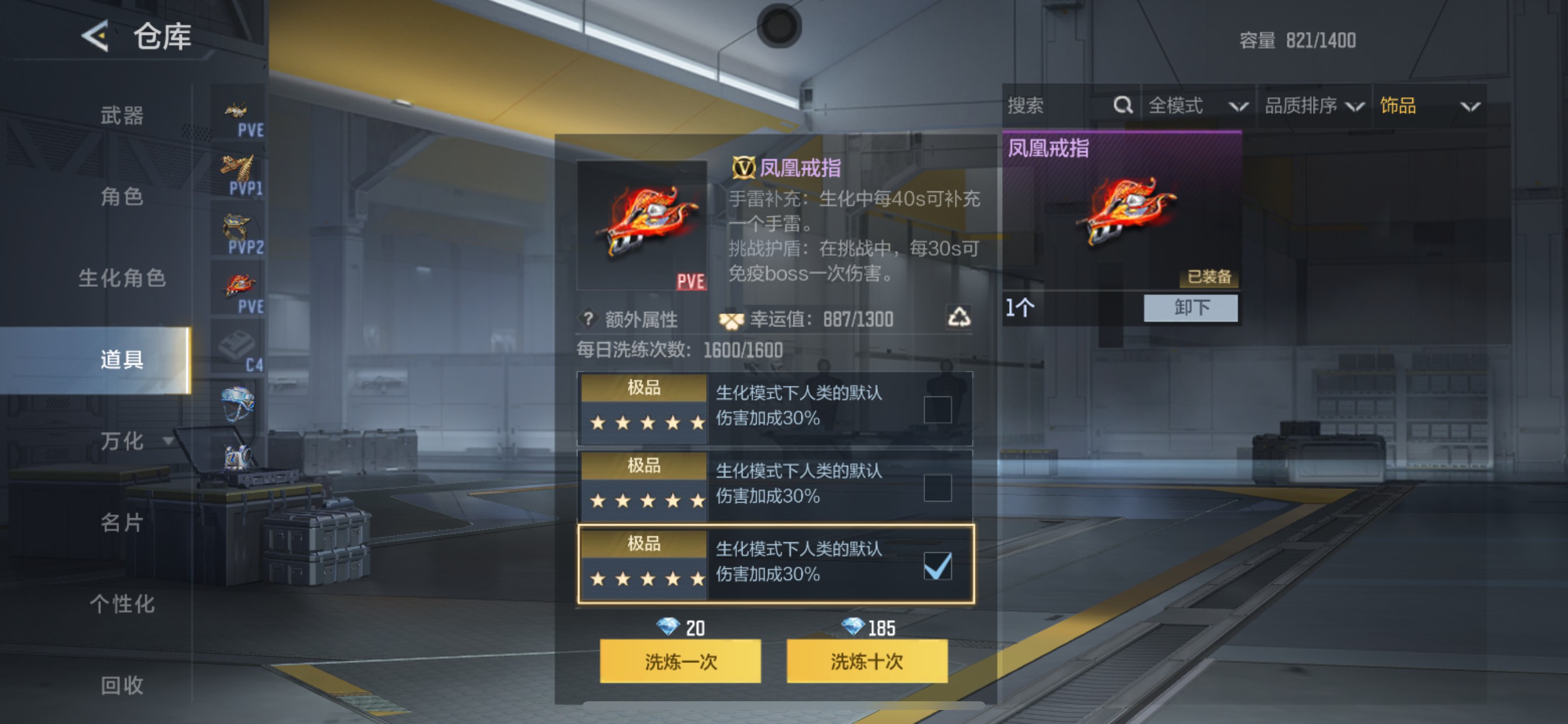
Task: Check the second 极品 attribute checkbox
Action: pyautogui.click(x=939, y=487)
